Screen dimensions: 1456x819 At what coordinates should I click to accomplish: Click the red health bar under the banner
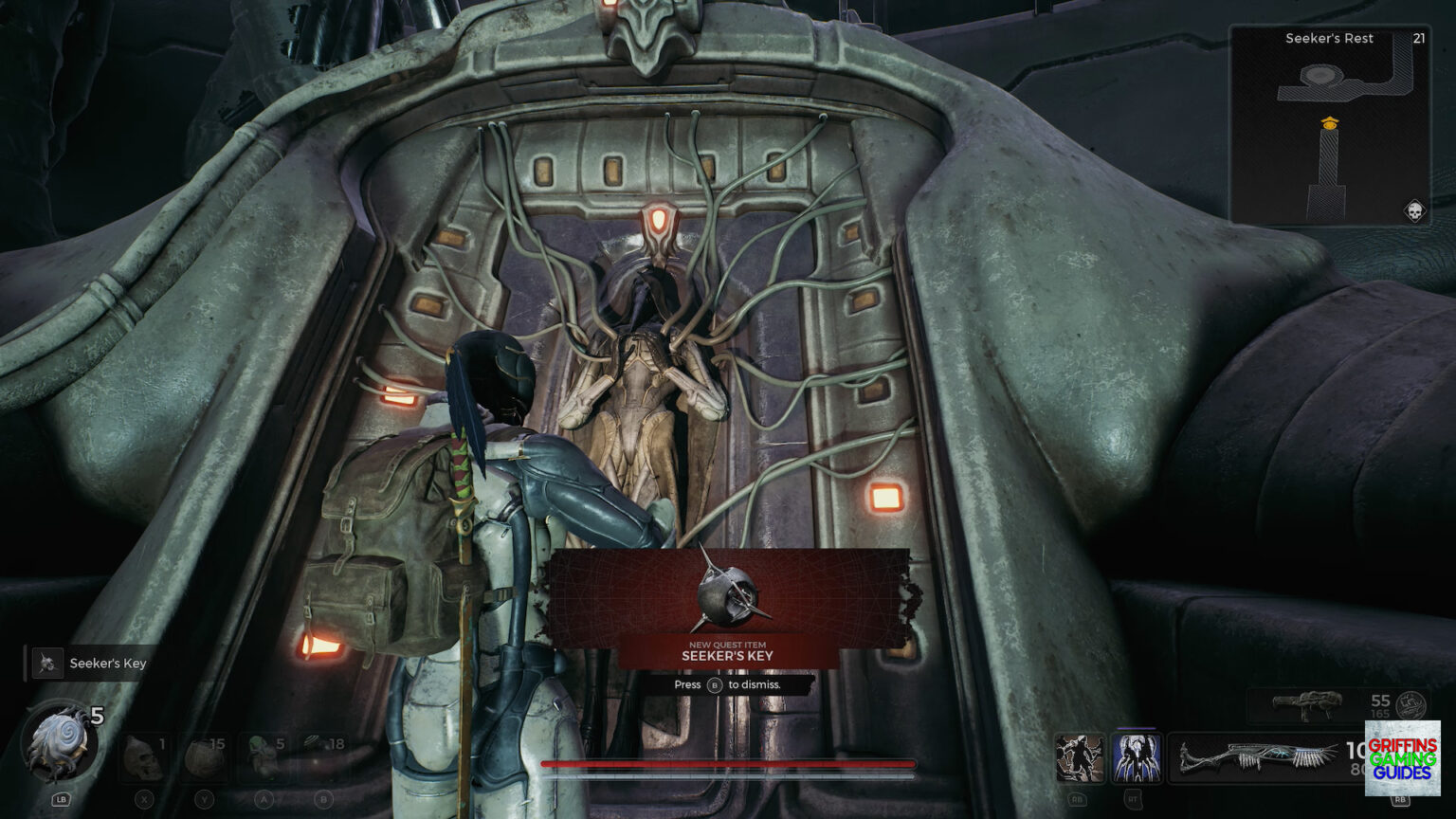[728, 761]
